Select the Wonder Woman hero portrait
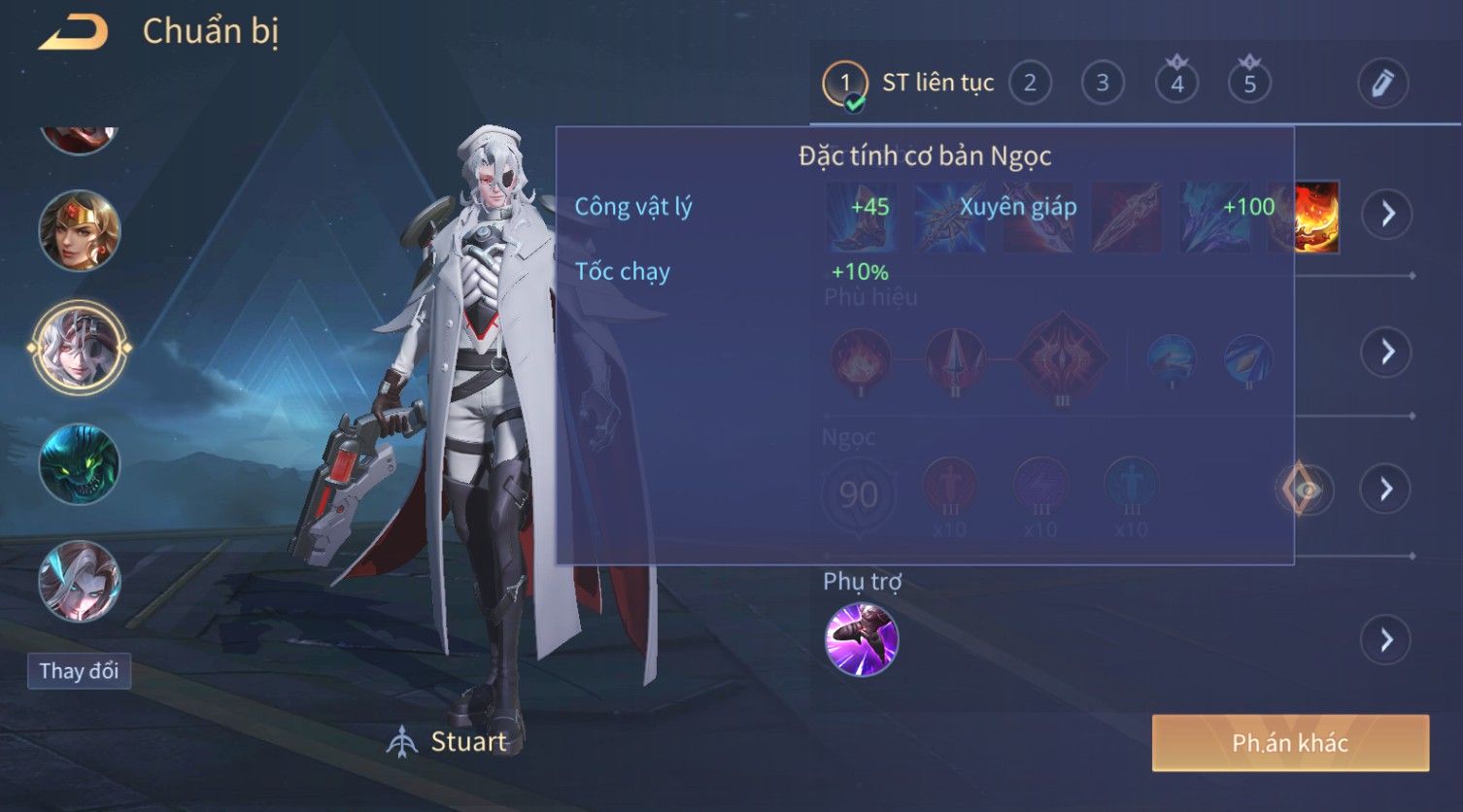The height and width of the screenshot is (812, 1463). (x=80, y=231)
